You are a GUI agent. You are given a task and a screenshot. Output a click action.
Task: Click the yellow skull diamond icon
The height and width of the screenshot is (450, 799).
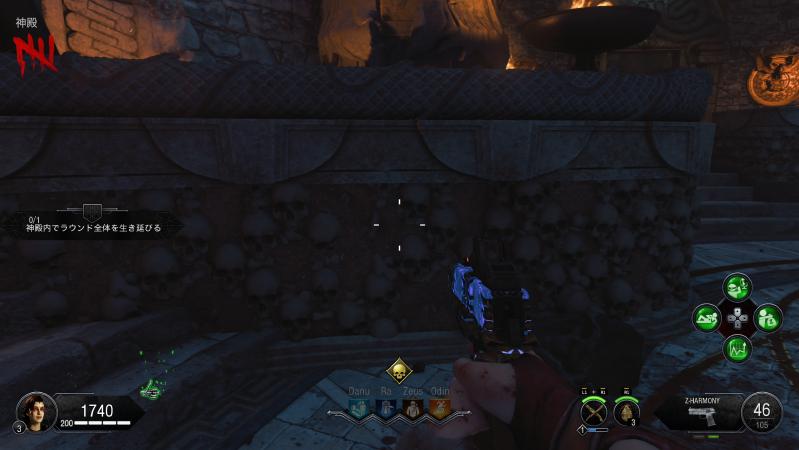click(399, 372)
